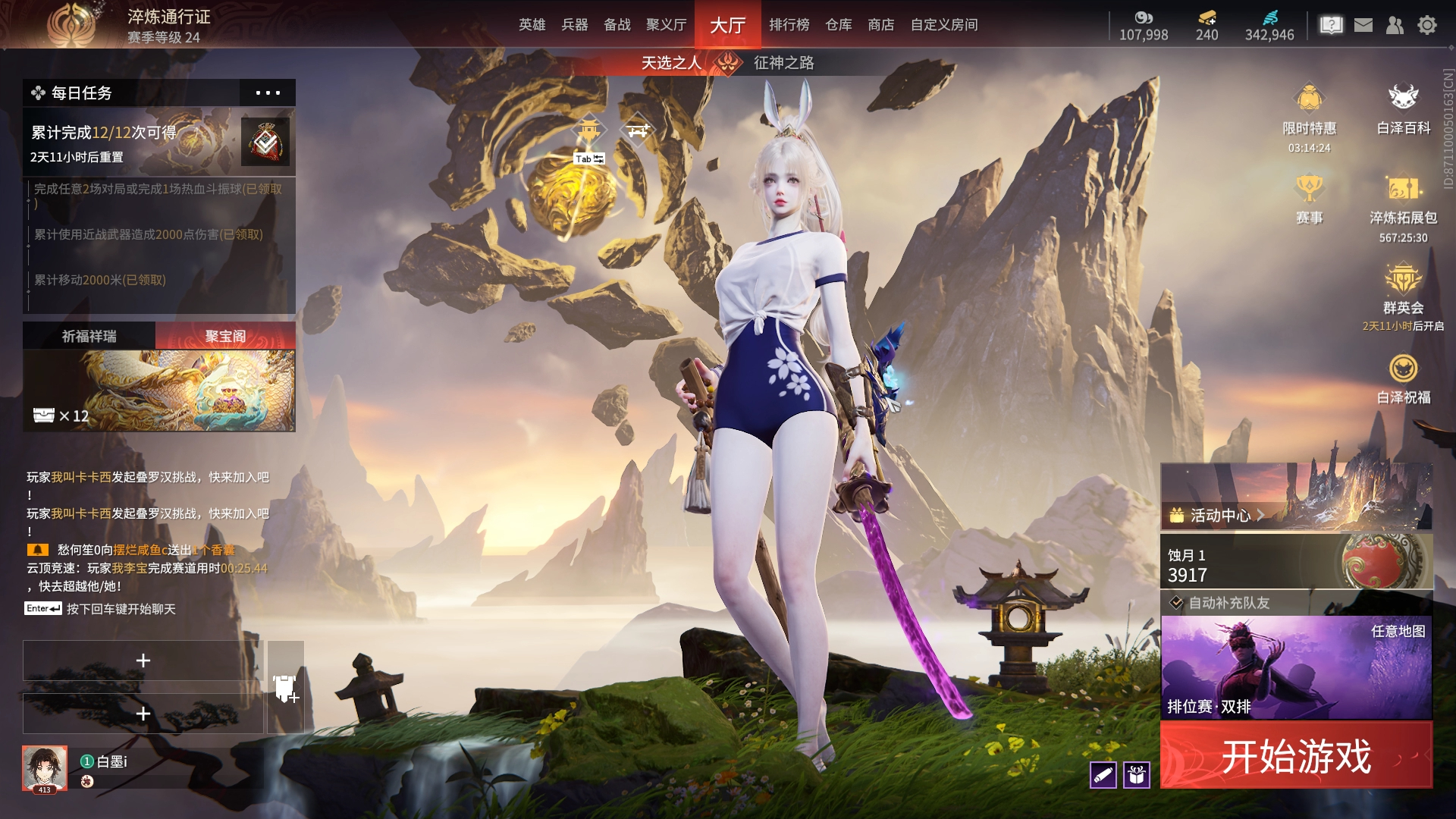Viewport: 1456px width, 819px height.
Task: Open 自定义房间 custom rooms
Action: pos(943,25)
